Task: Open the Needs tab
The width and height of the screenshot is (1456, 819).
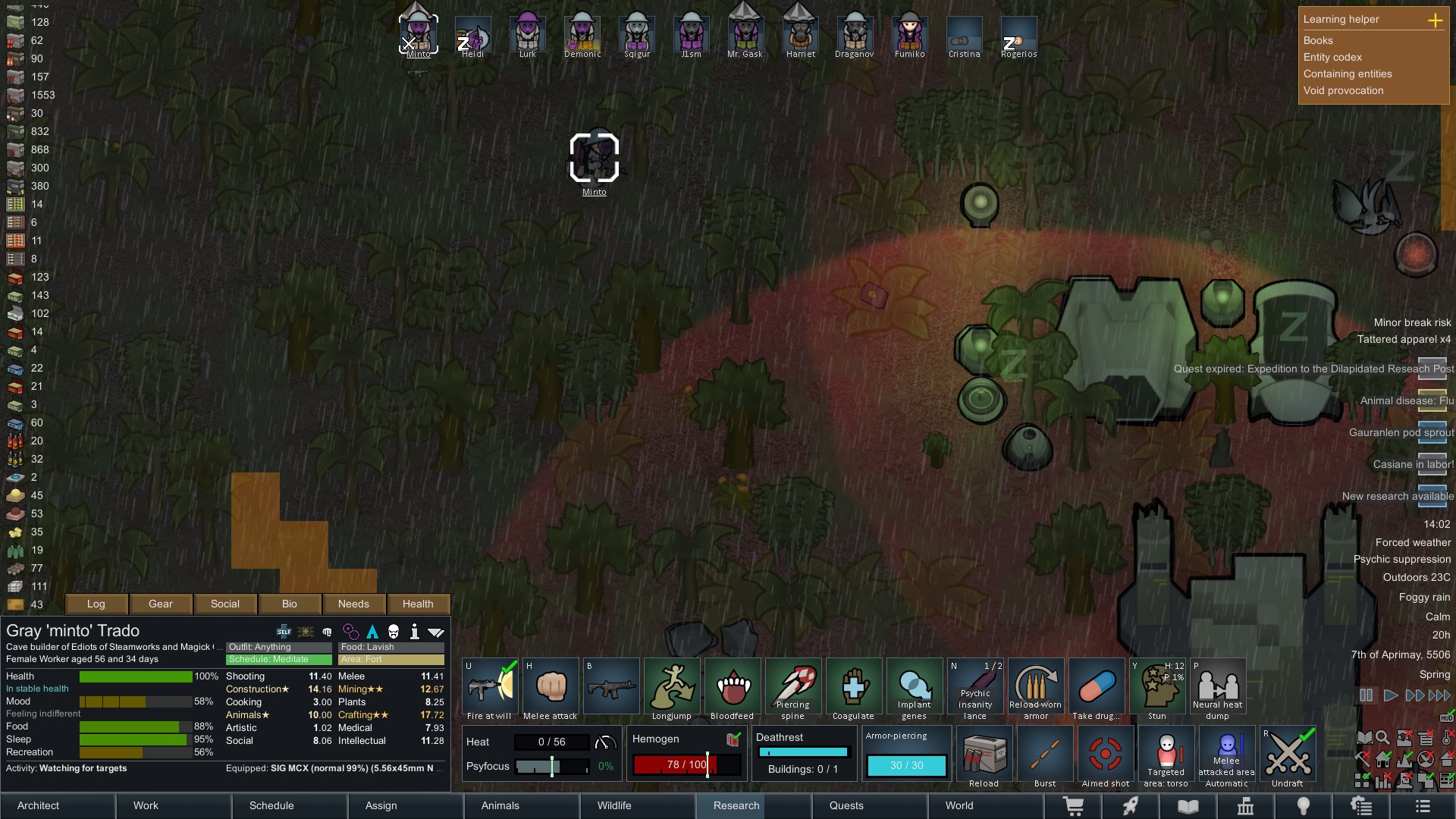Action: [x=353, y=604]
